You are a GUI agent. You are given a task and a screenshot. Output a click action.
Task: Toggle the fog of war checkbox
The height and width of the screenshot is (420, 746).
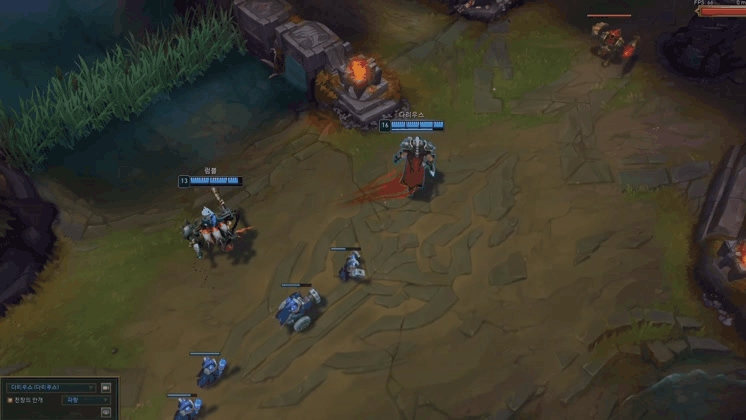(10, 400)
